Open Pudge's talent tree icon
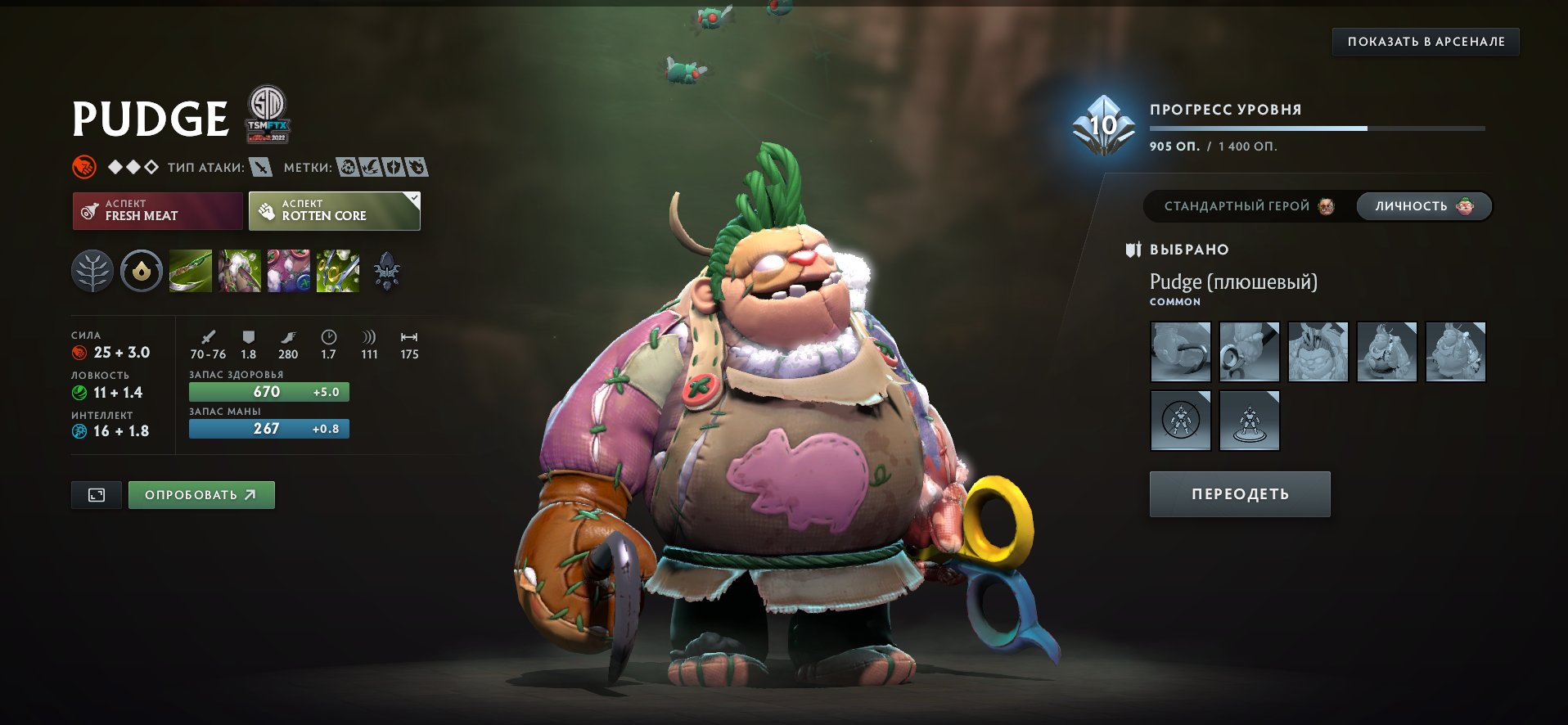This screenshot has height=725, width=1568. pyautogui.click(x=92, y=270)
